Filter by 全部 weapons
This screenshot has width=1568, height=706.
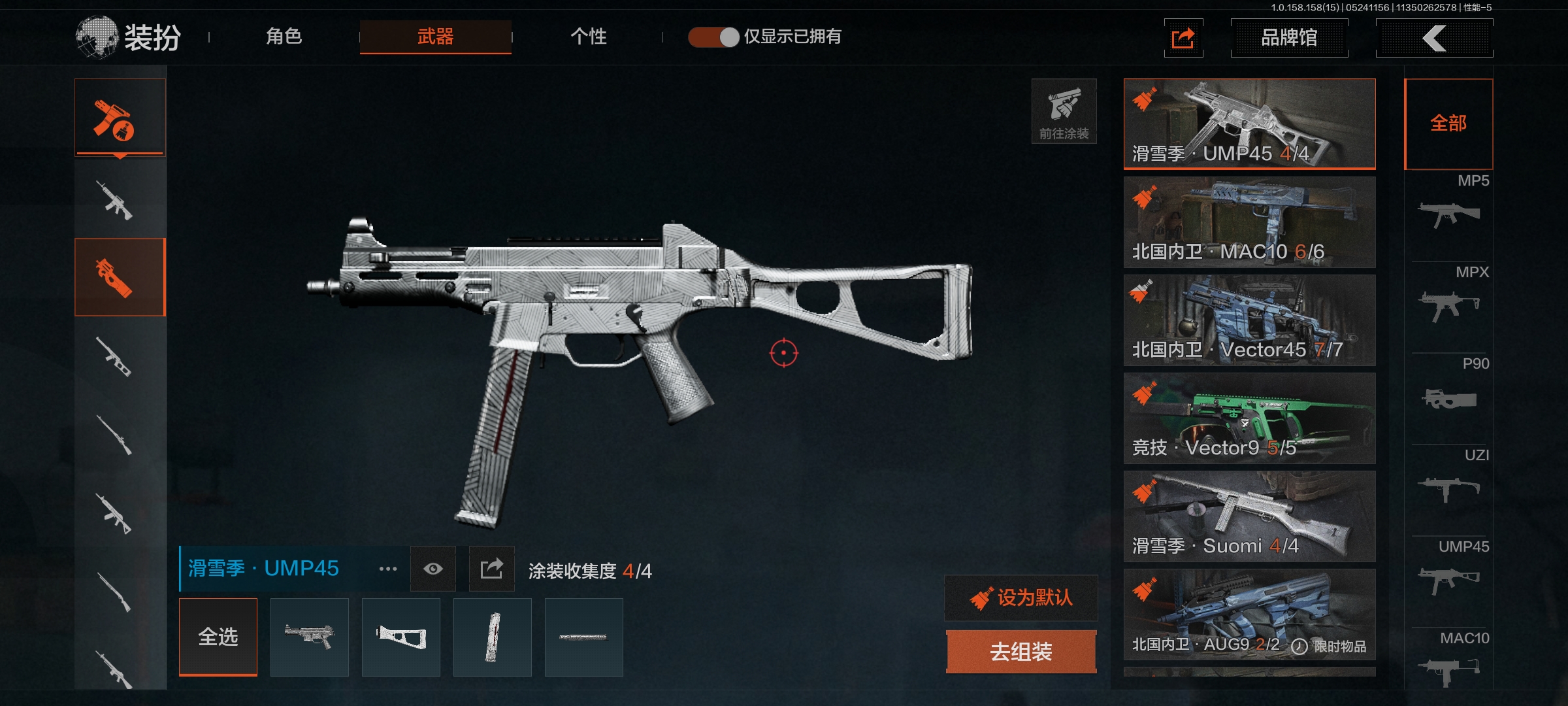tap(1448, 124)
